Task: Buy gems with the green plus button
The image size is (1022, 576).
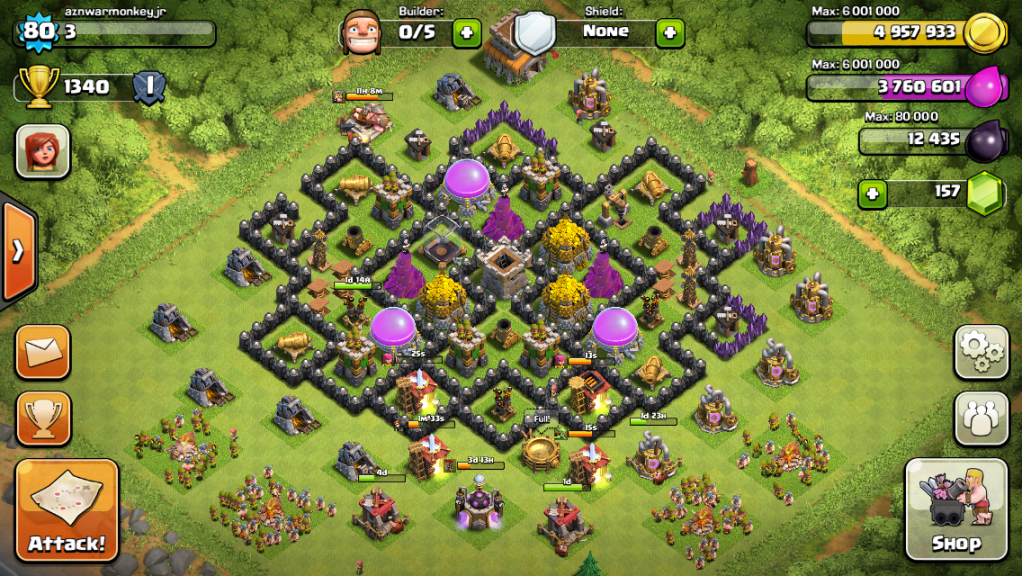Action: (x=873, y=192)
